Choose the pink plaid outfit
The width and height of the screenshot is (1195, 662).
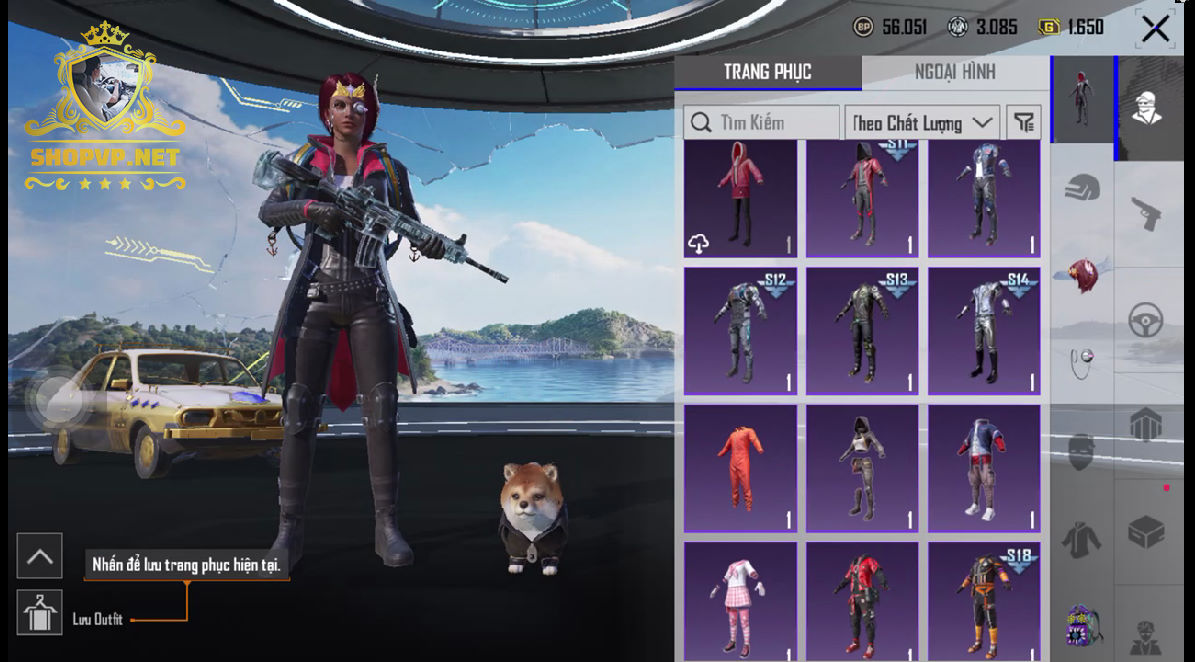[x=741, y=600]
